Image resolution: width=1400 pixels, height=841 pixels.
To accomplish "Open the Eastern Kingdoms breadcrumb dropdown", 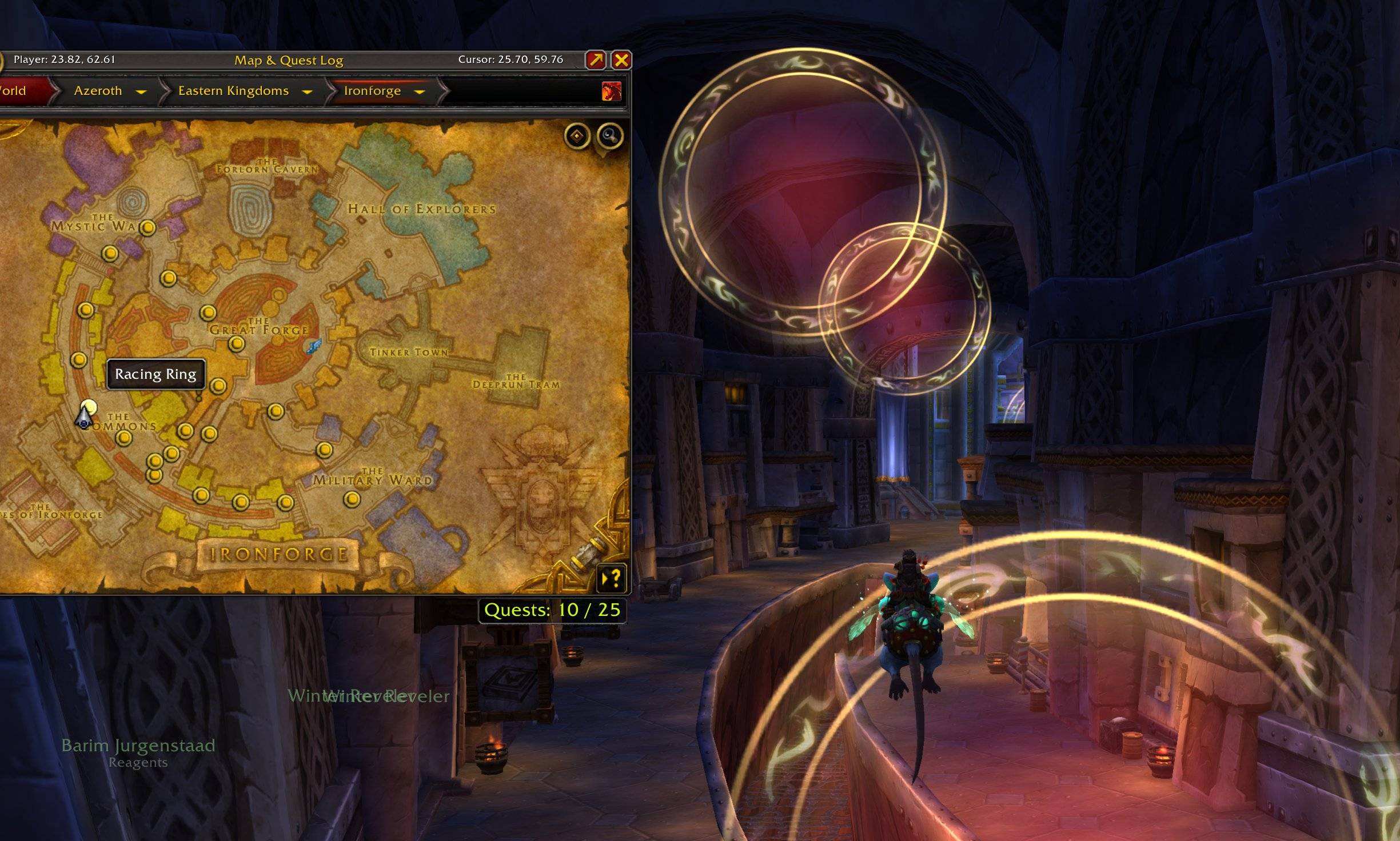I will tap(307, 91).
